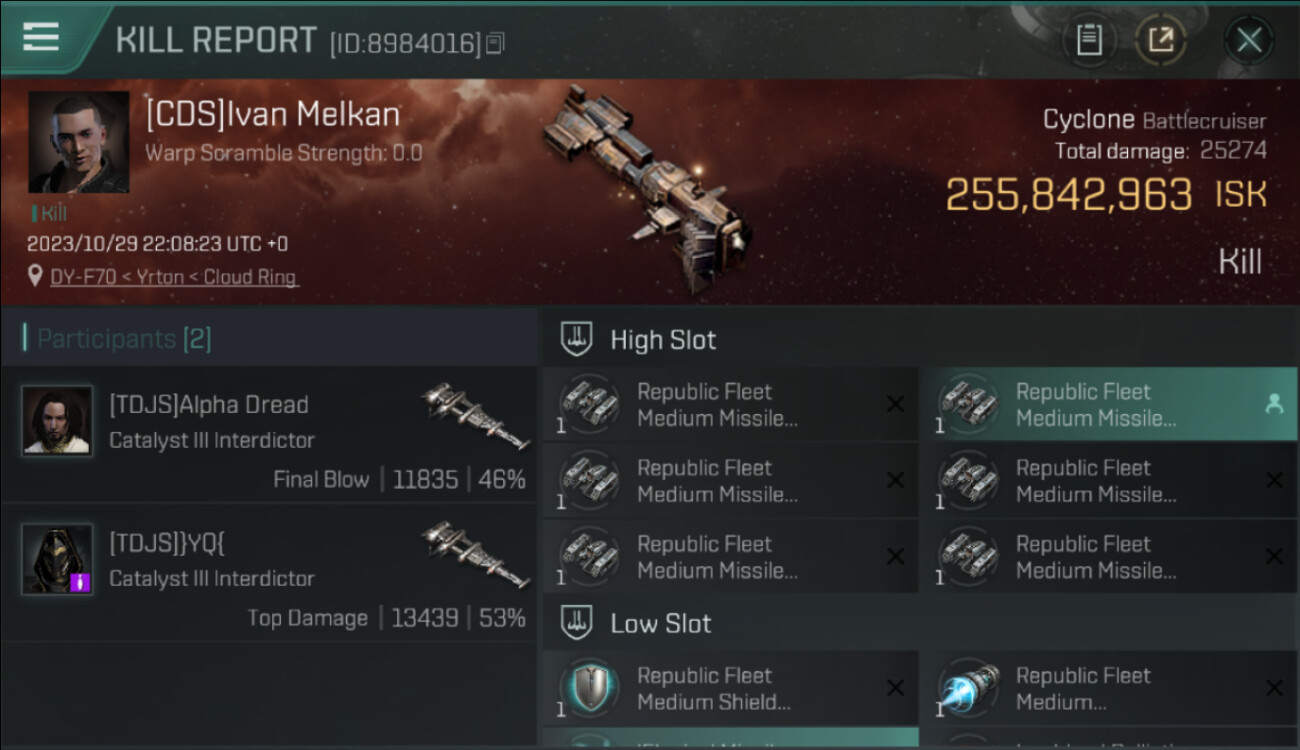Close the Kill Report window
The height and width of the screenshot is (750, 1300).
tap(1248, 40)
